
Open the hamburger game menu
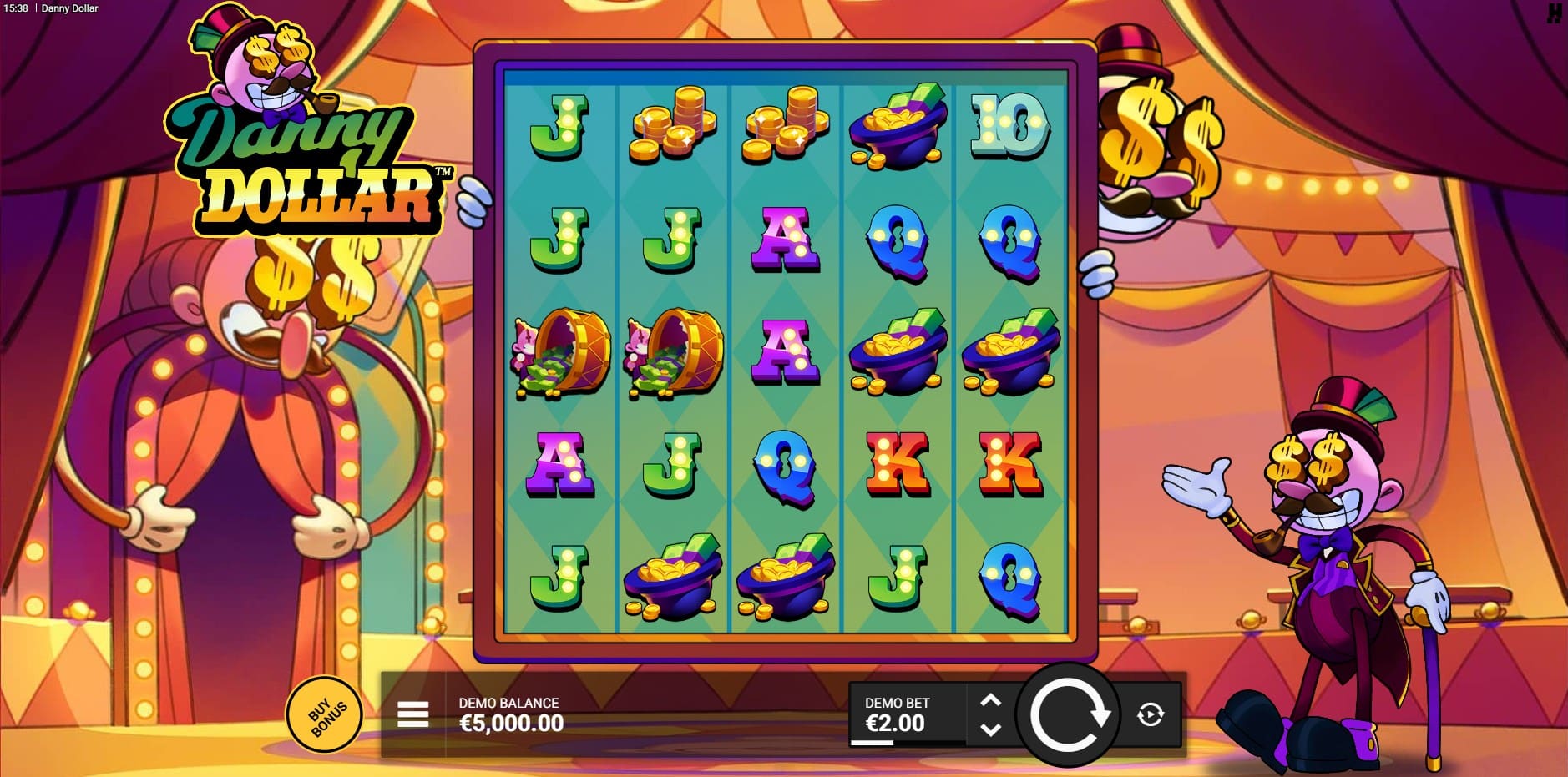pos(412,714)
